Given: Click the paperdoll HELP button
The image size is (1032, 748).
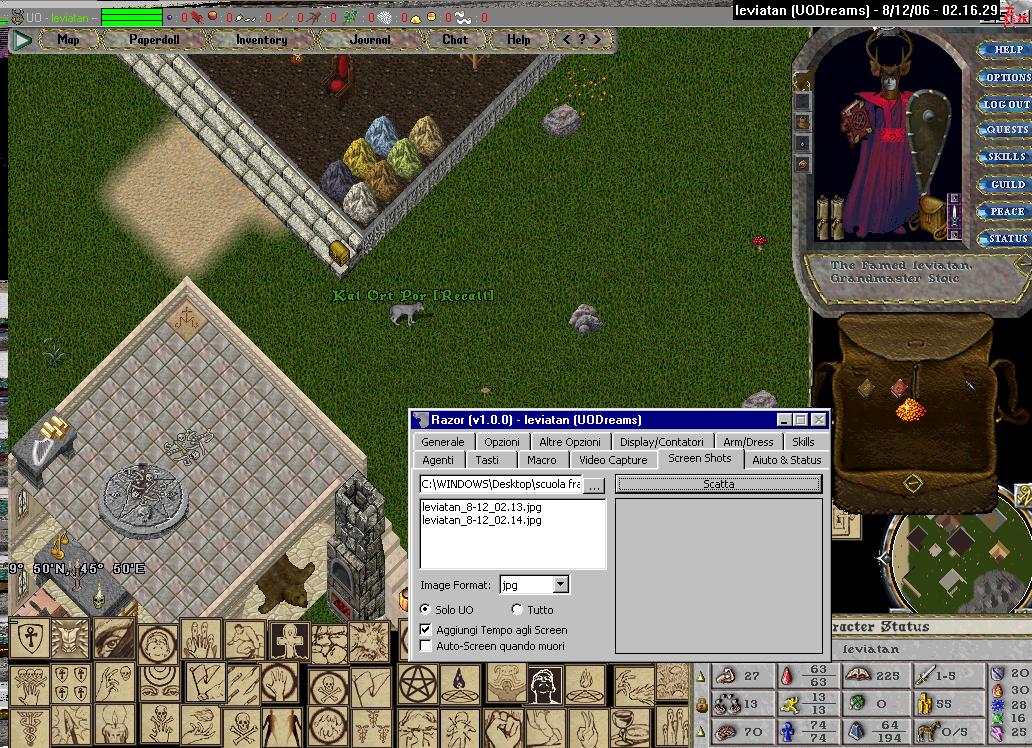Looking at the screenshot, I should pos(1006,50).
